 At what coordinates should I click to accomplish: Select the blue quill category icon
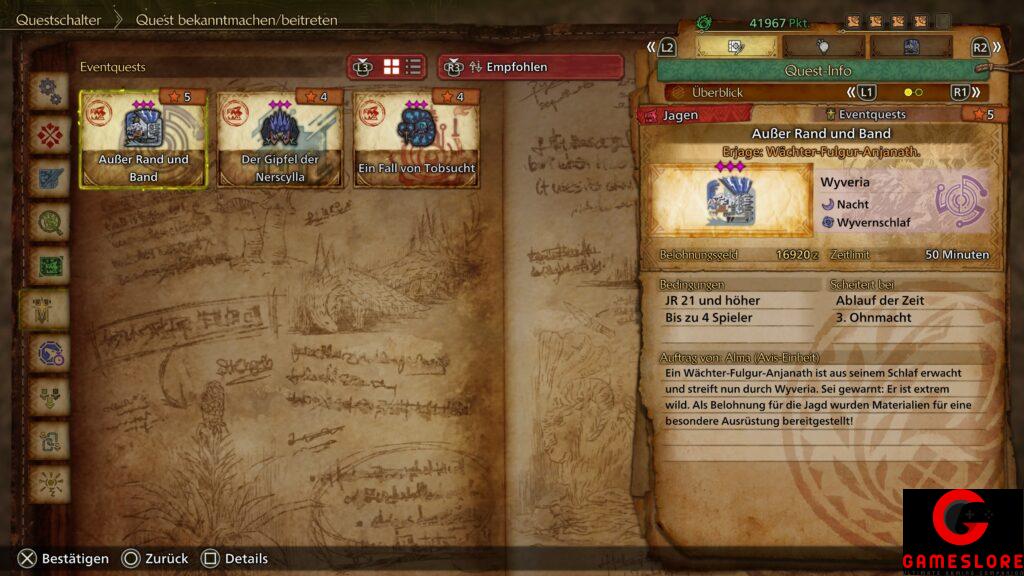(49, 180)
